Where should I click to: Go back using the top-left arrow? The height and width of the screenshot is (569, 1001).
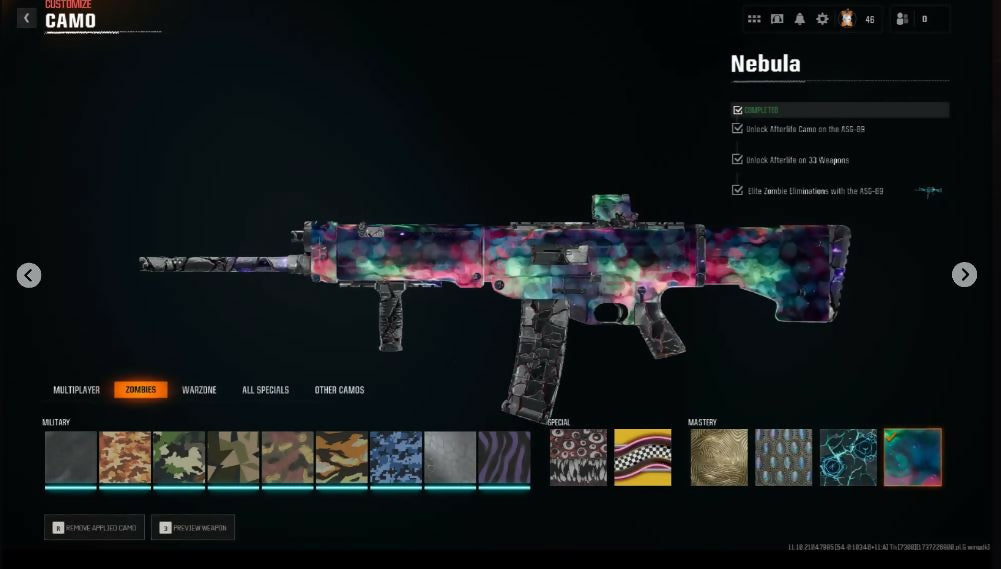pyautogui.click(x=27, y=18)
